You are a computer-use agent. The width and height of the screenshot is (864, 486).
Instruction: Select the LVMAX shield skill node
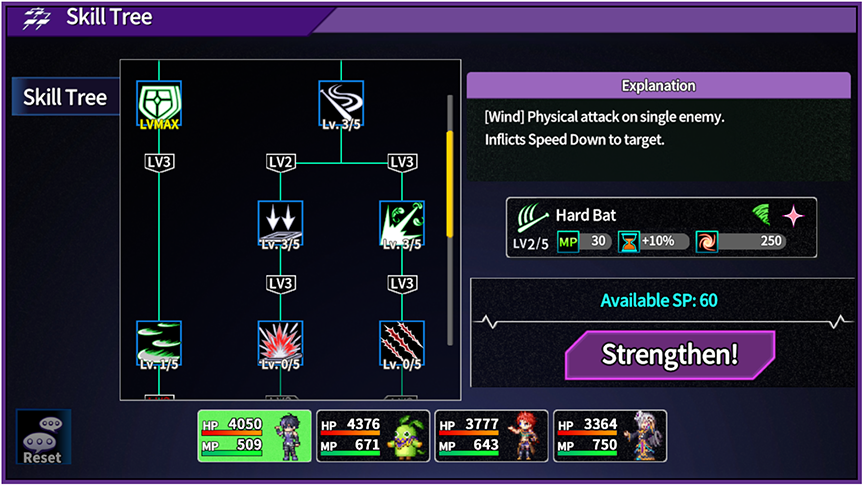pos(159,105)
